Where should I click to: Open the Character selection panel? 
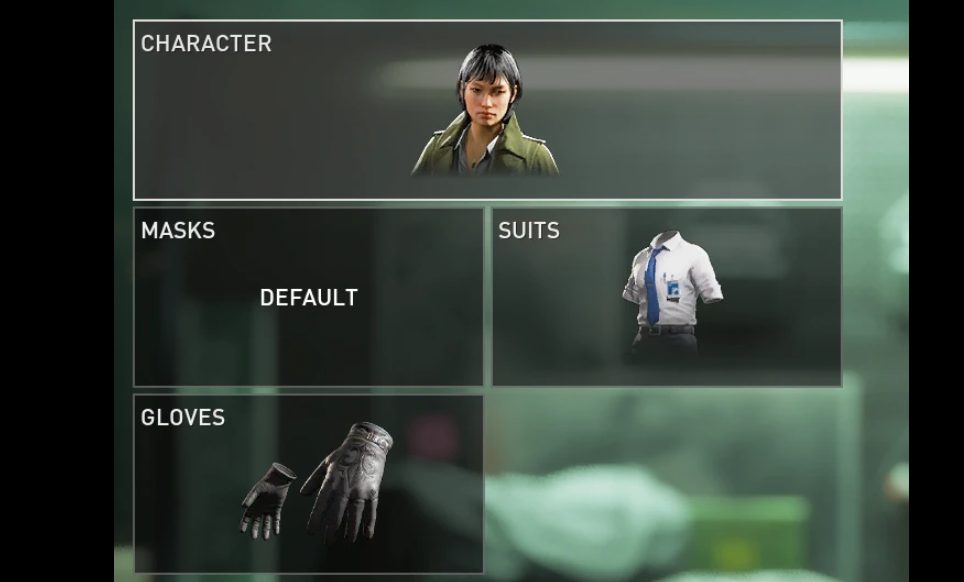coord(487,110)
